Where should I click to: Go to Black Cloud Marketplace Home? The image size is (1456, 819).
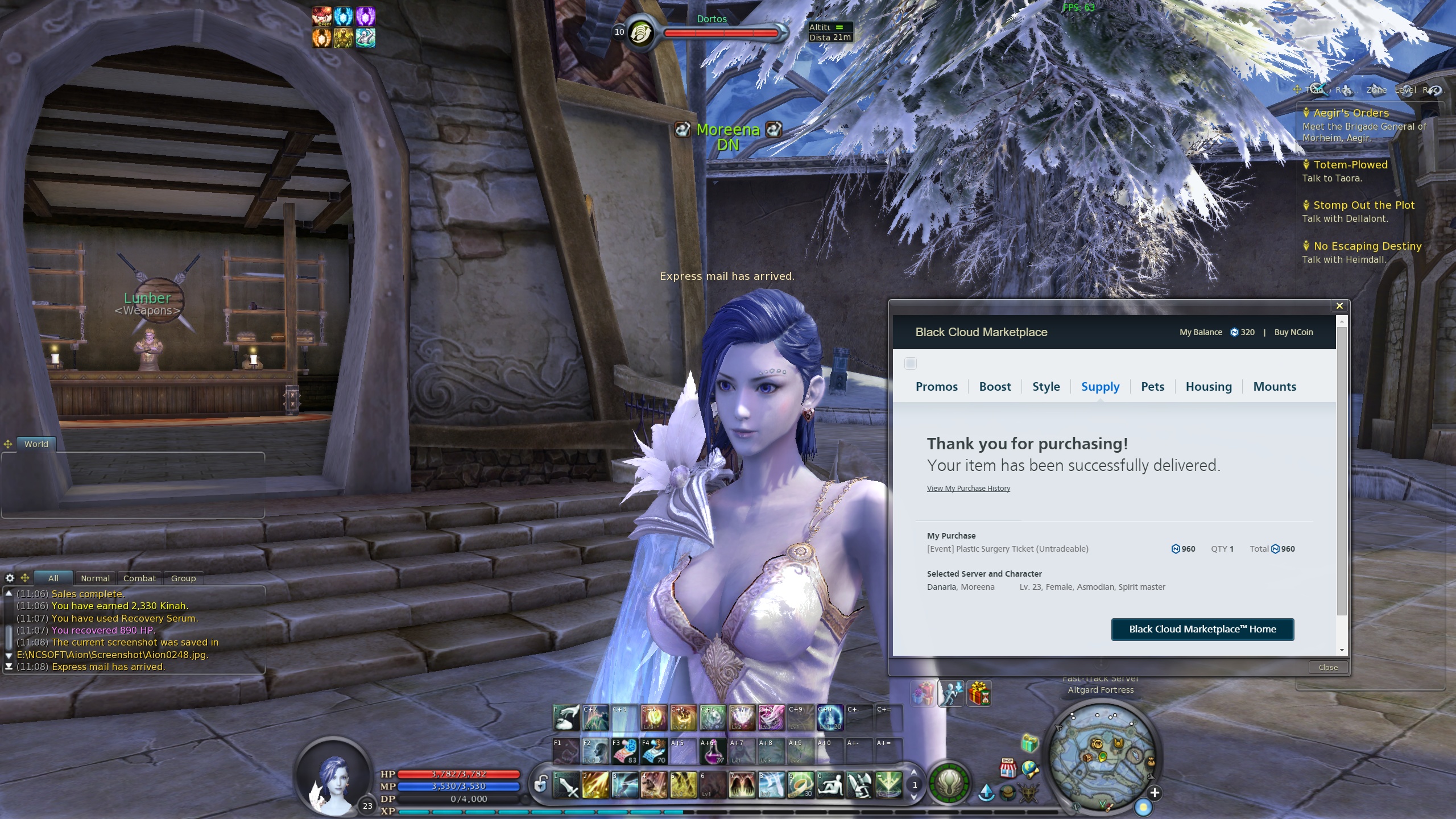[x=1202, y=629]
